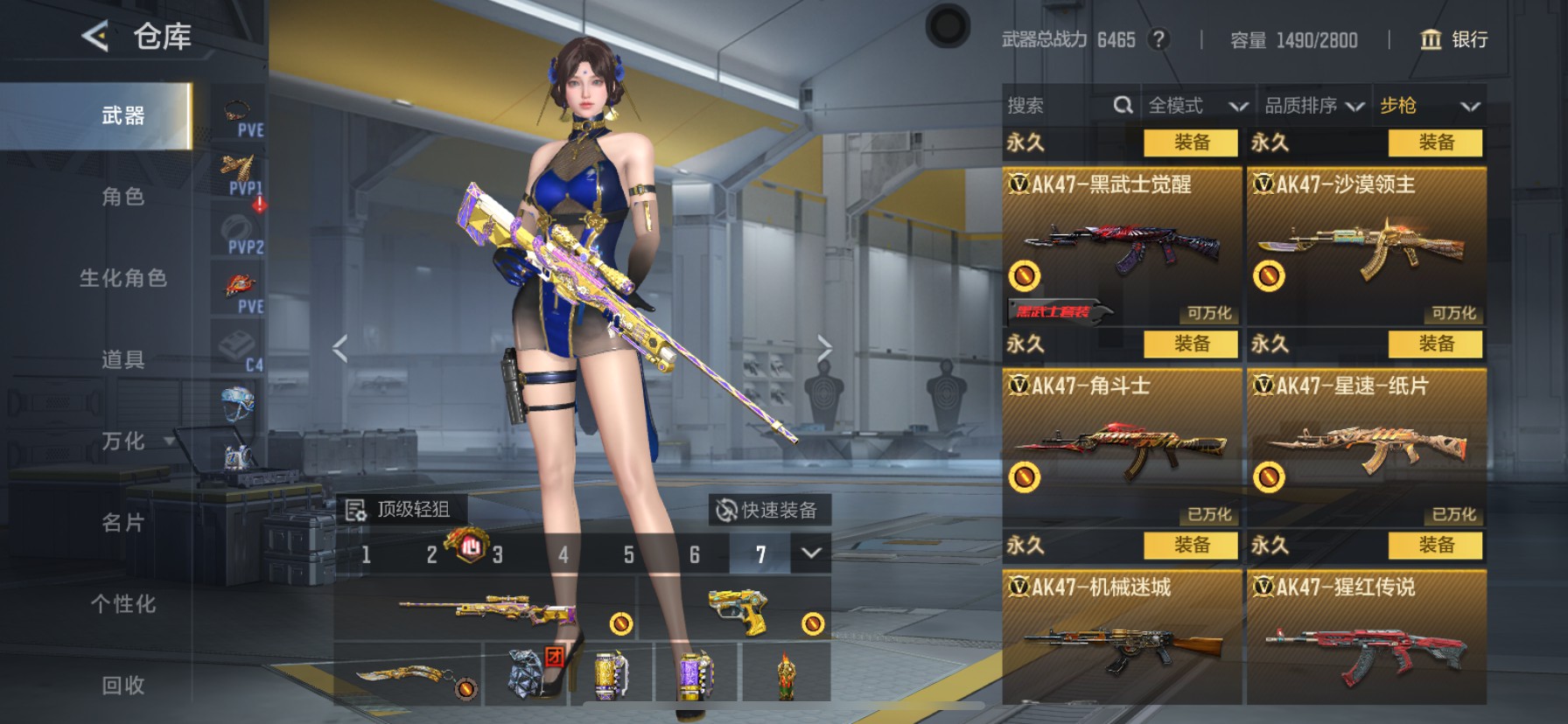The image size is (1568, 724).
Task: Open the 步枪 weapon type dropdown
Action: [1430, 106]
